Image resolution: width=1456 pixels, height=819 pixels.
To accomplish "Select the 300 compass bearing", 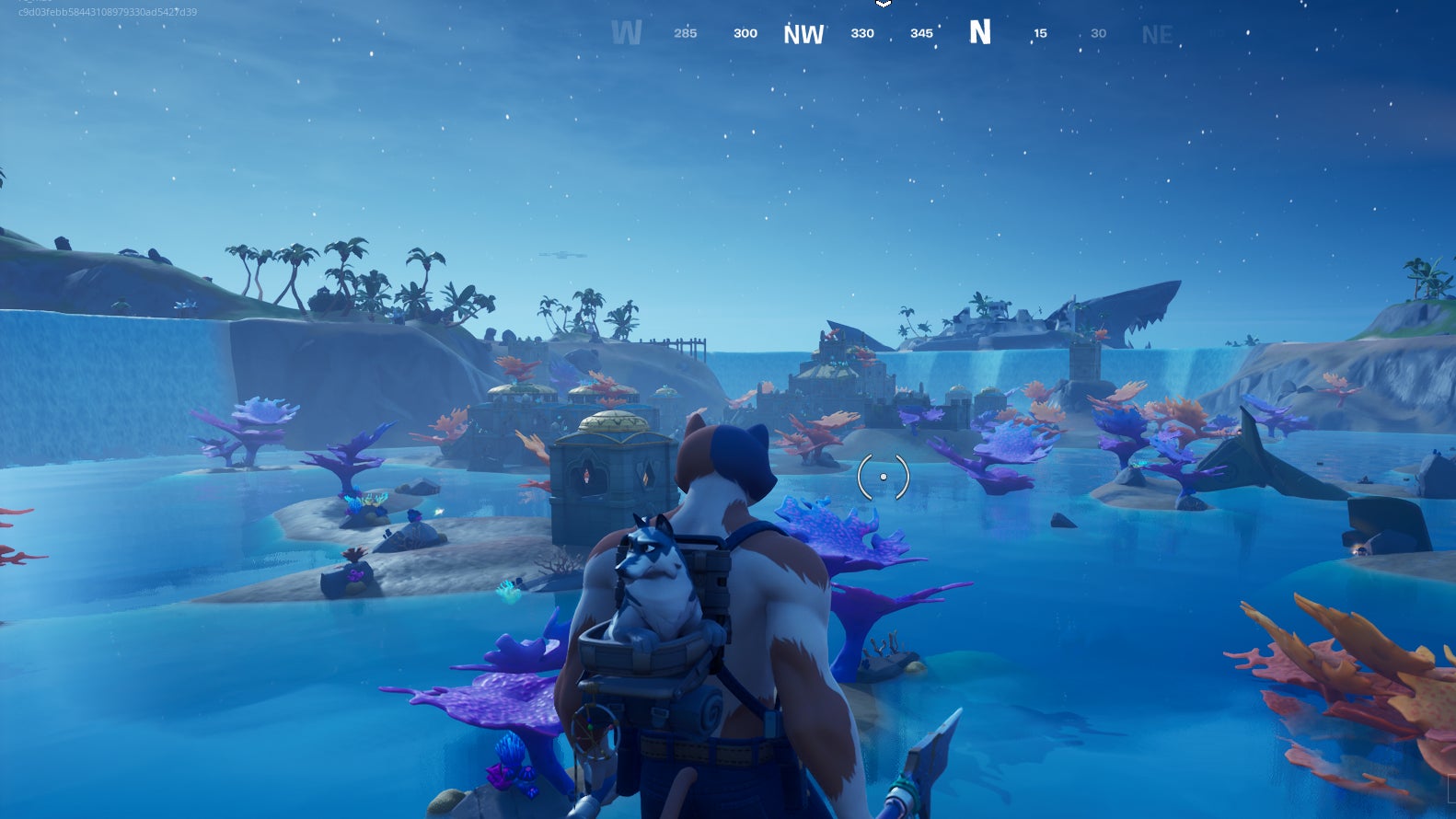I will pos(745,33).
